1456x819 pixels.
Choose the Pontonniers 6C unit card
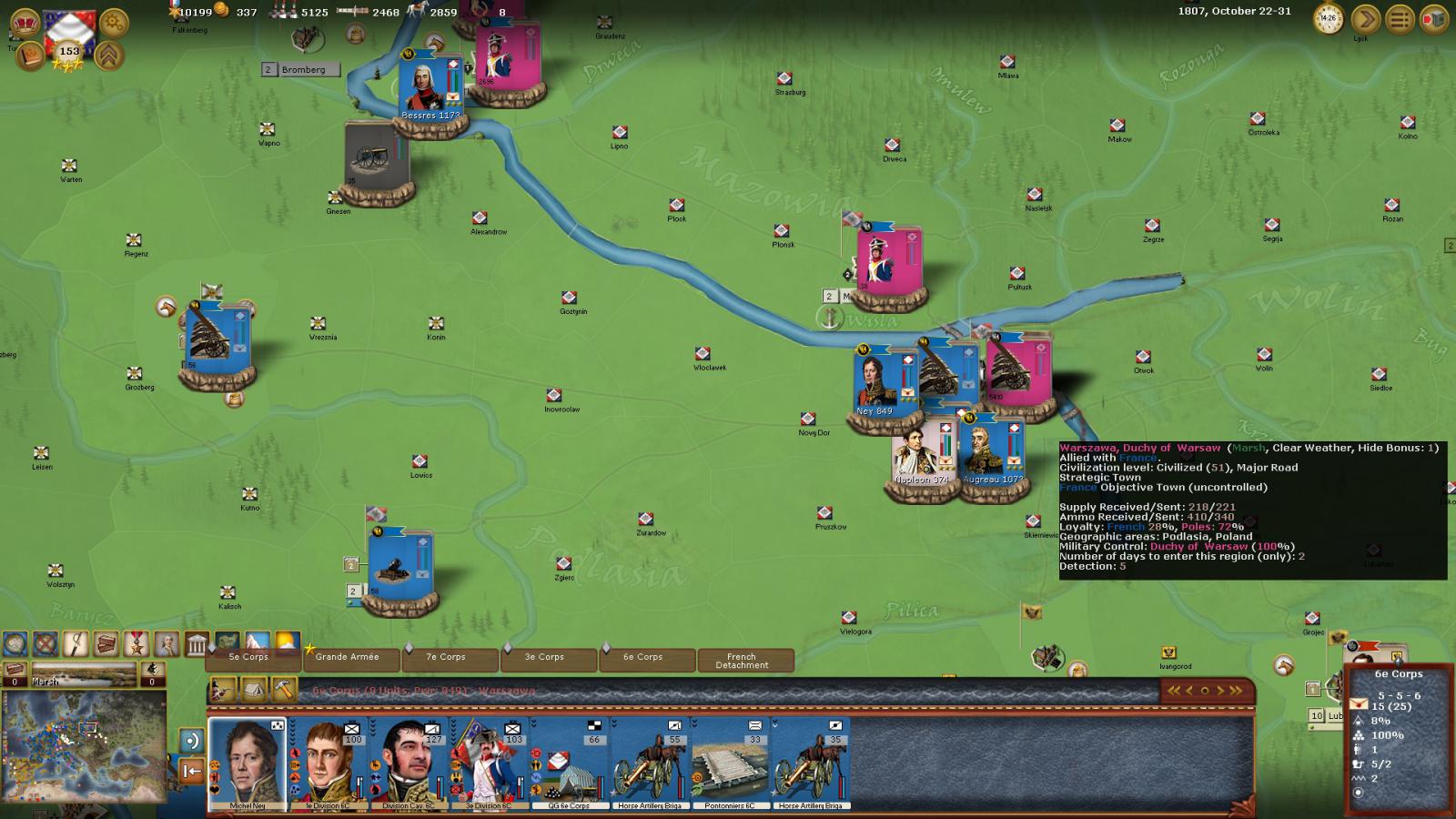(730, 763)
